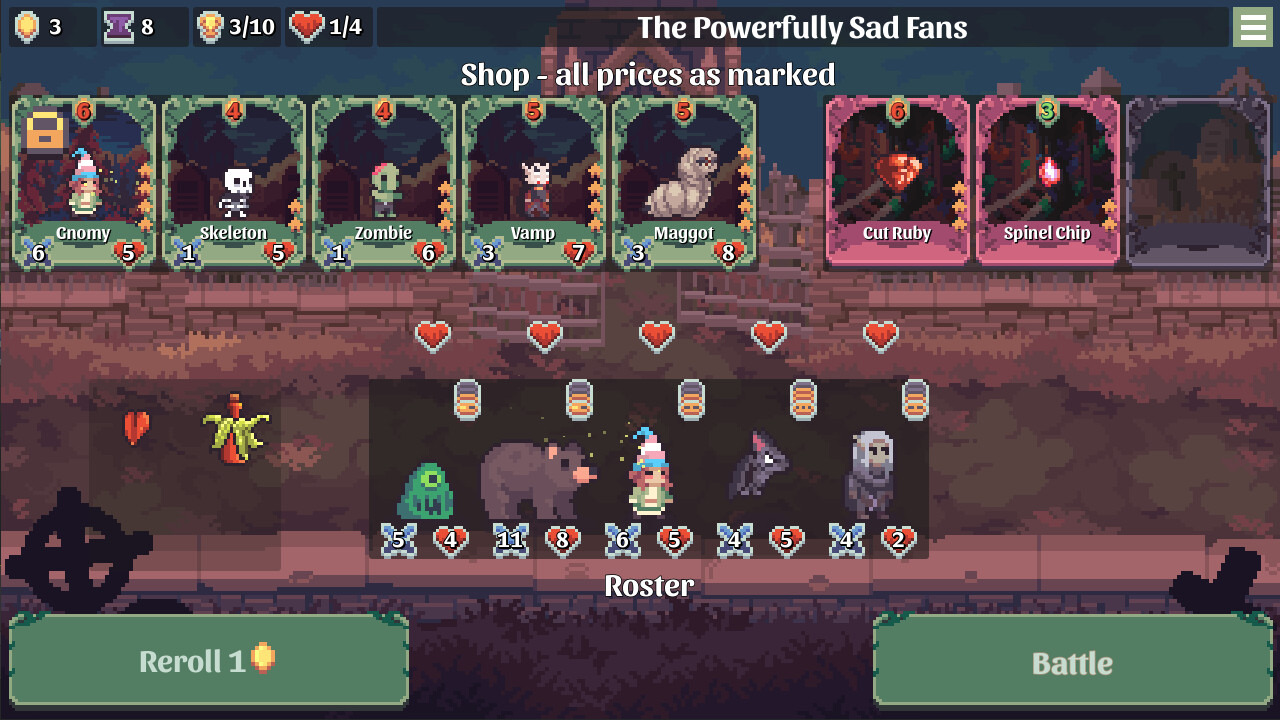Click the gold coin counter icon
The width and height of the screenshot is (1280, 720).
point(29,27)
